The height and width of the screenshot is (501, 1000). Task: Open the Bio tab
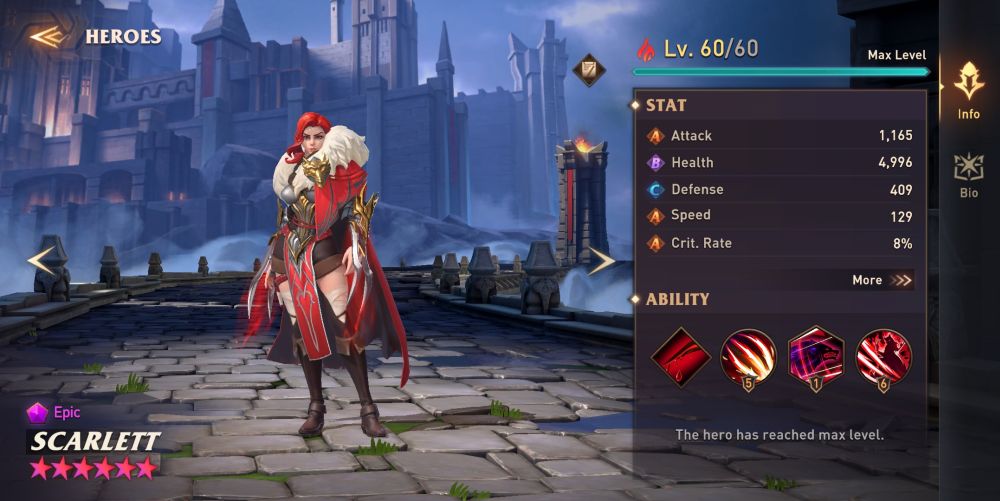click(968, 174)
